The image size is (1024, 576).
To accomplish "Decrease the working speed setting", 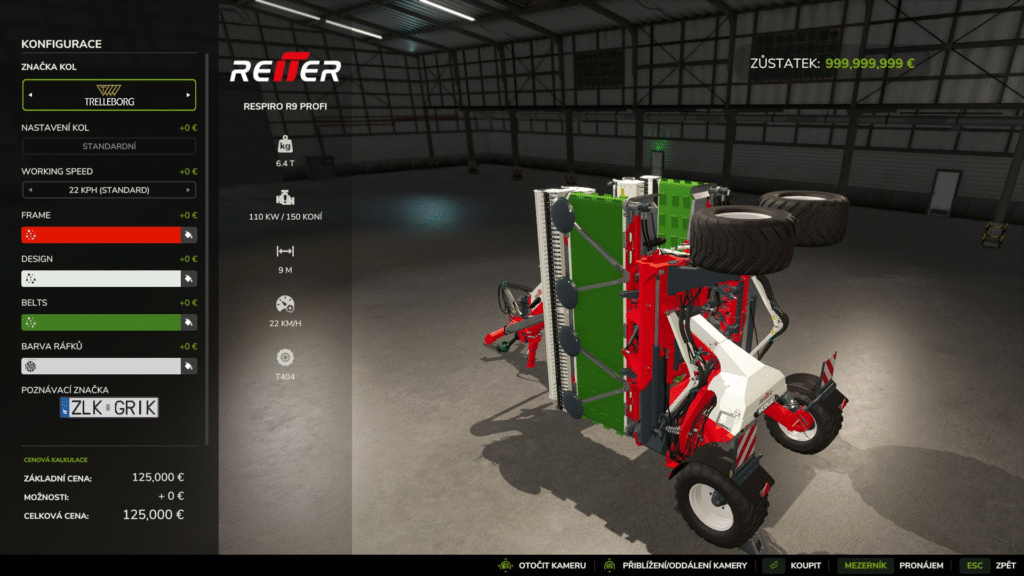I will [x=29, y=190].
